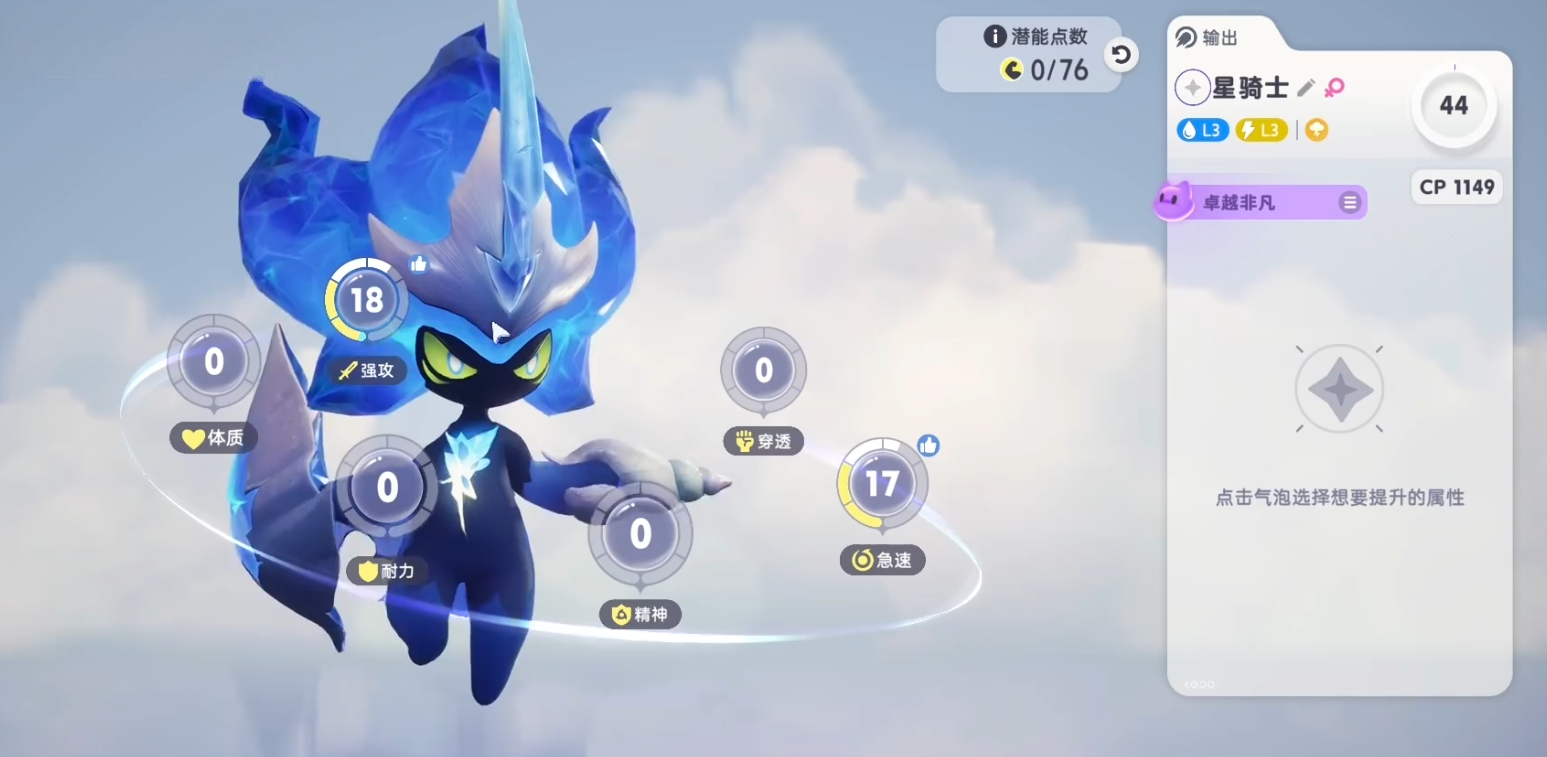
Task: Reset allocated potential points
Action: pos(1121,55)
